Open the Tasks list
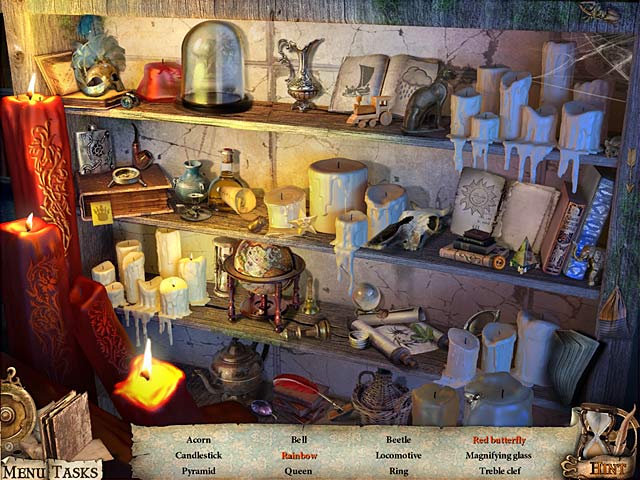640x480 pixels. tap(74, 471)
